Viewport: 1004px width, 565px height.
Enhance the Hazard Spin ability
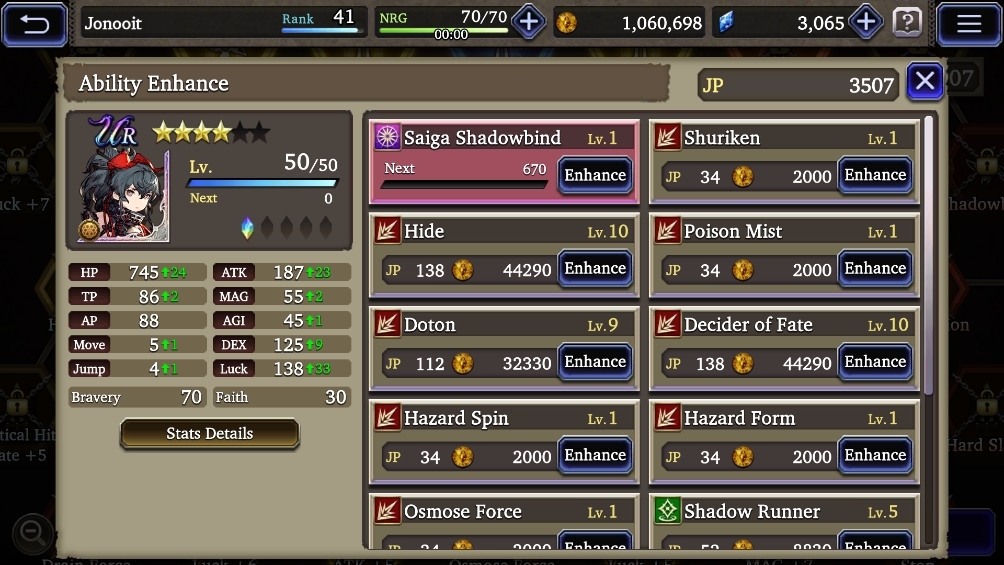[x=594, y=455]
